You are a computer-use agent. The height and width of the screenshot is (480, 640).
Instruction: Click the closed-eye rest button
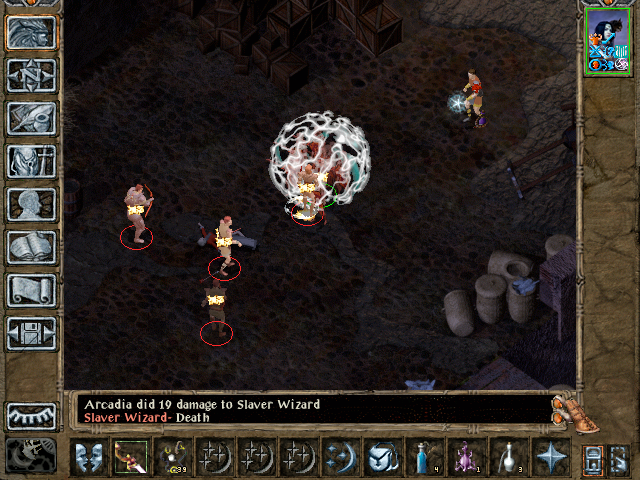point(31,415)
